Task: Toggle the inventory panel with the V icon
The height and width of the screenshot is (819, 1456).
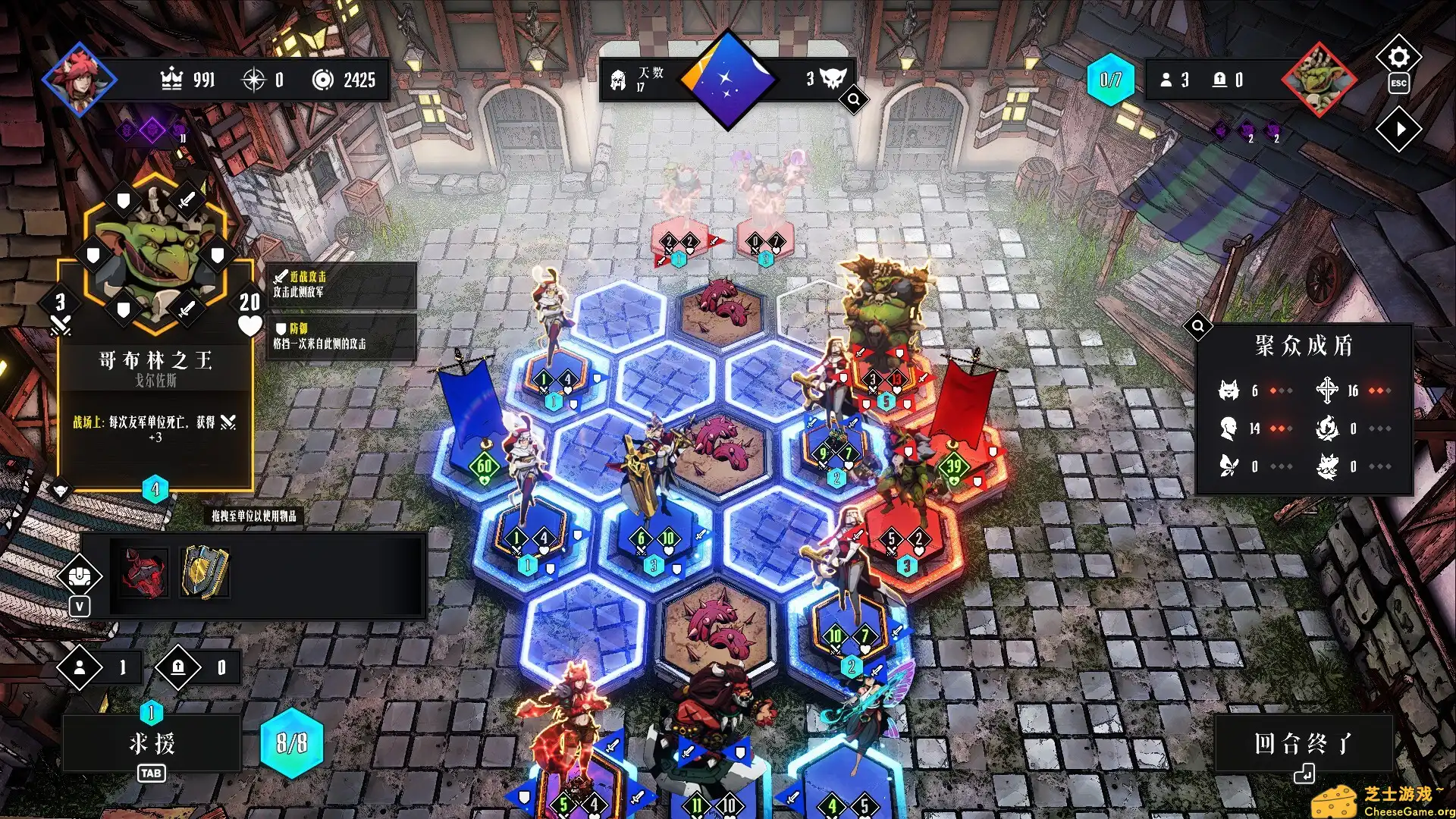Action: pos(80,607)
